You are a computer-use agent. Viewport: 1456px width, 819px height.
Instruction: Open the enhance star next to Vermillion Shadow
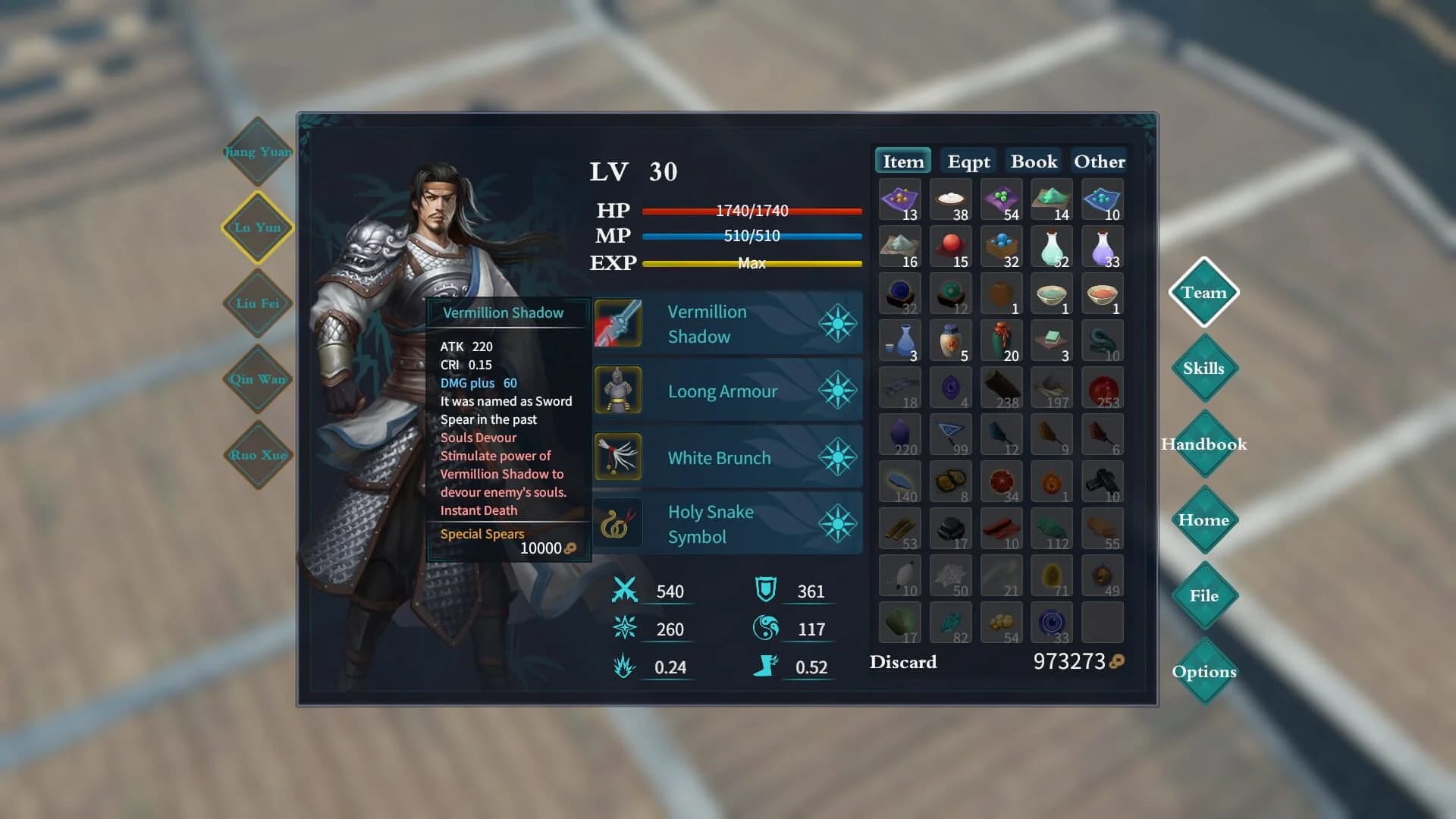(x=836, y=322)
